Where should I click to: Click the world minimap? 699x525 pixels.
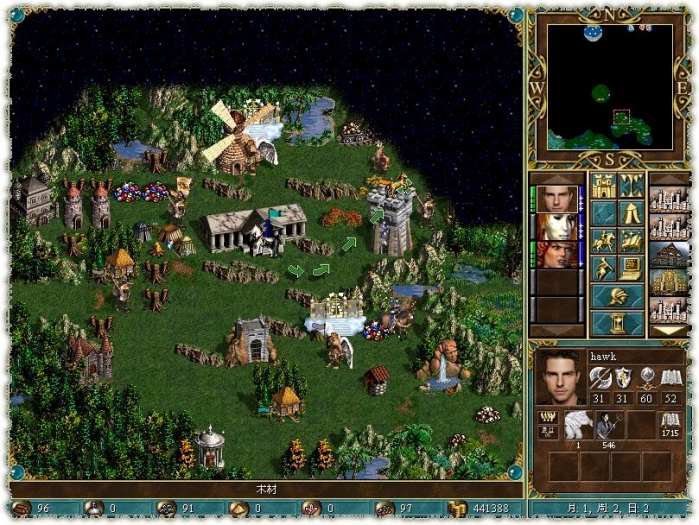pyautogui.click(x=609, y=87)
